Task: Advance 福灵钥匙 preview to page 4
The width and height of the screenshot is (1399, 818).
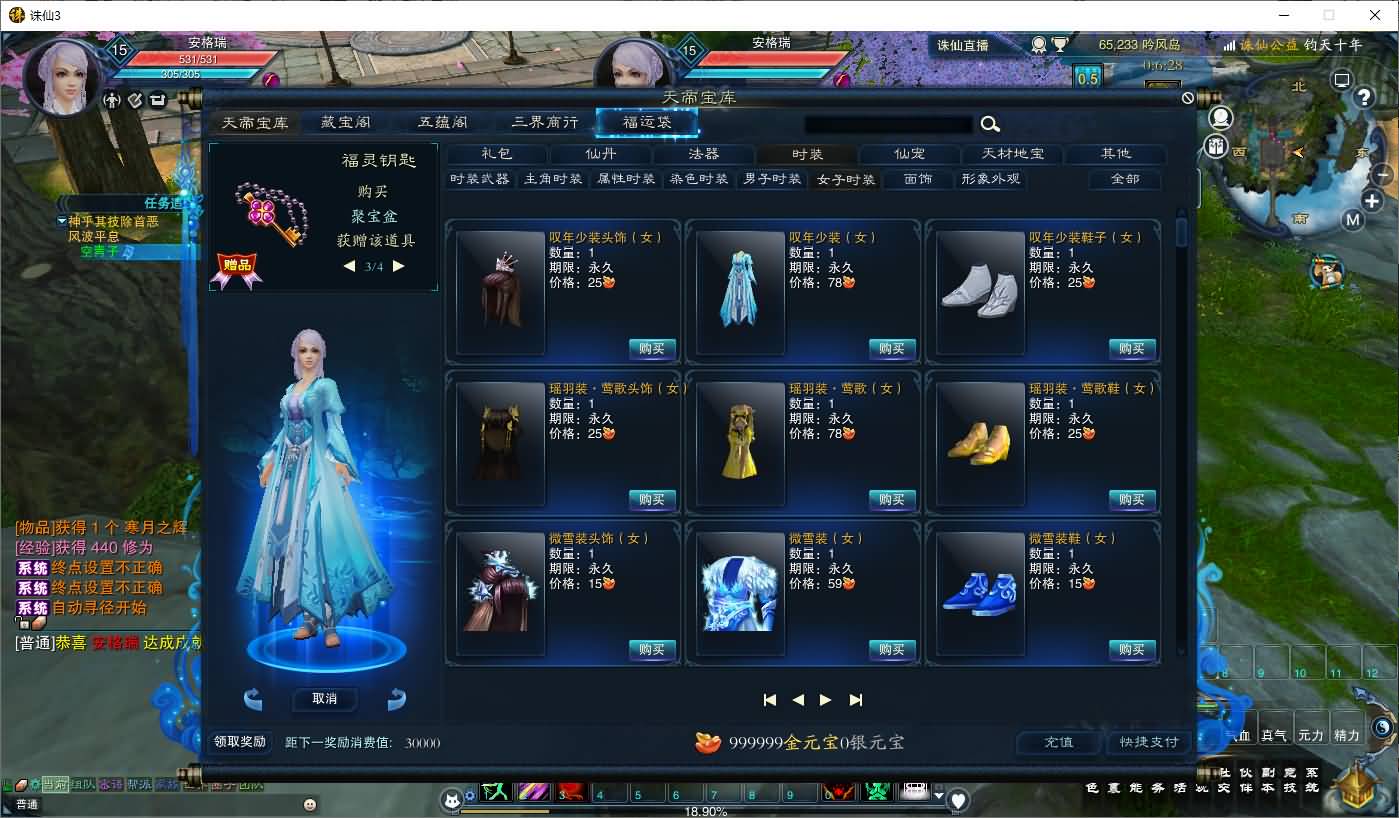Action: (399, 266)
